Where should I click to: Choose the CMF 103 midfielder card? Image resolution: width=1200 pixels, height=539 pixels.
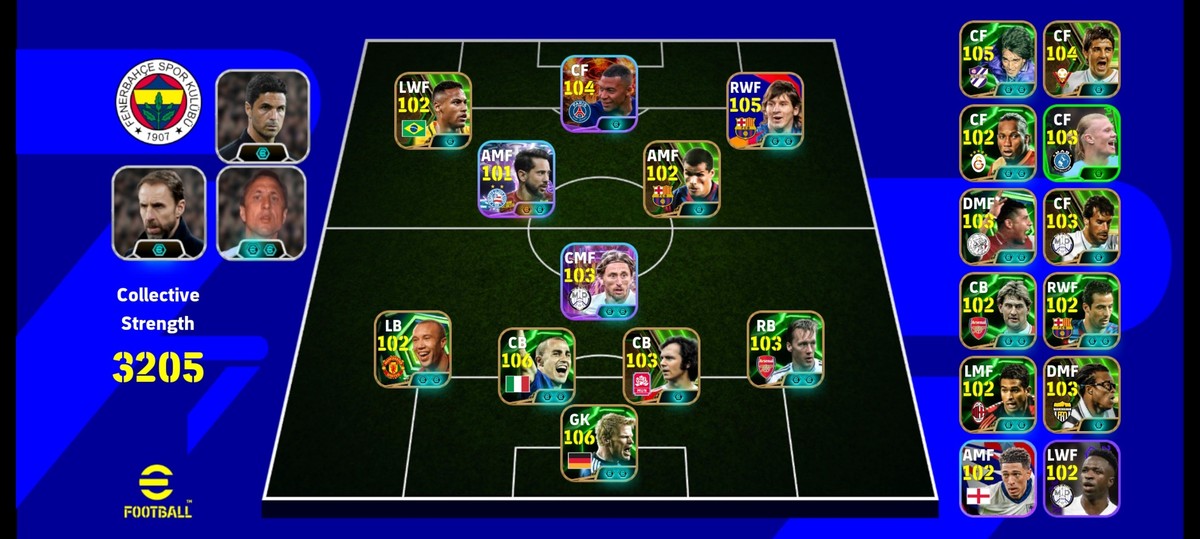click(x=599, y=281)
